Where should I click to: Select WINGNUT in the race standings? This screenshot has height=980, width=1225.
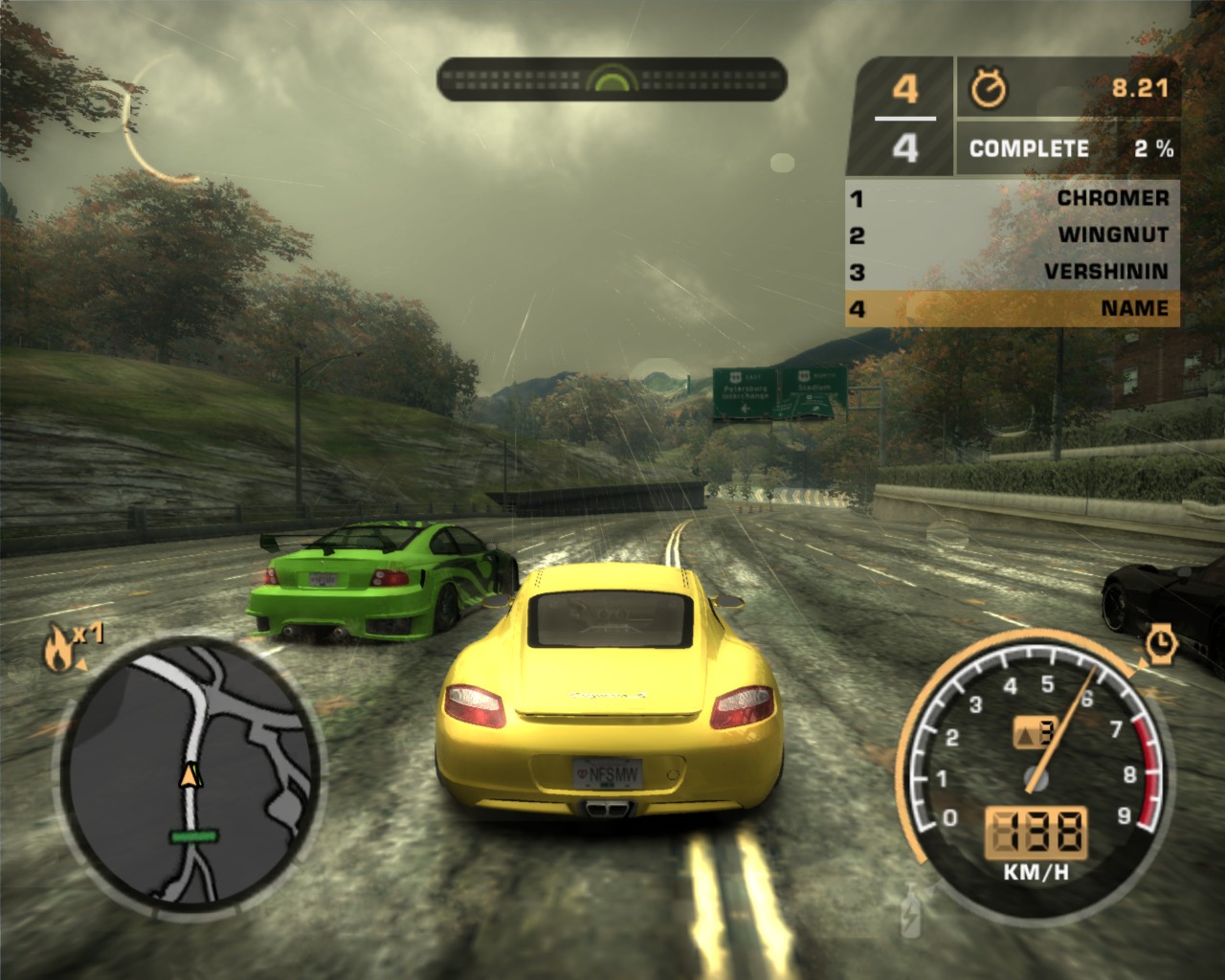coord(1013,234)
